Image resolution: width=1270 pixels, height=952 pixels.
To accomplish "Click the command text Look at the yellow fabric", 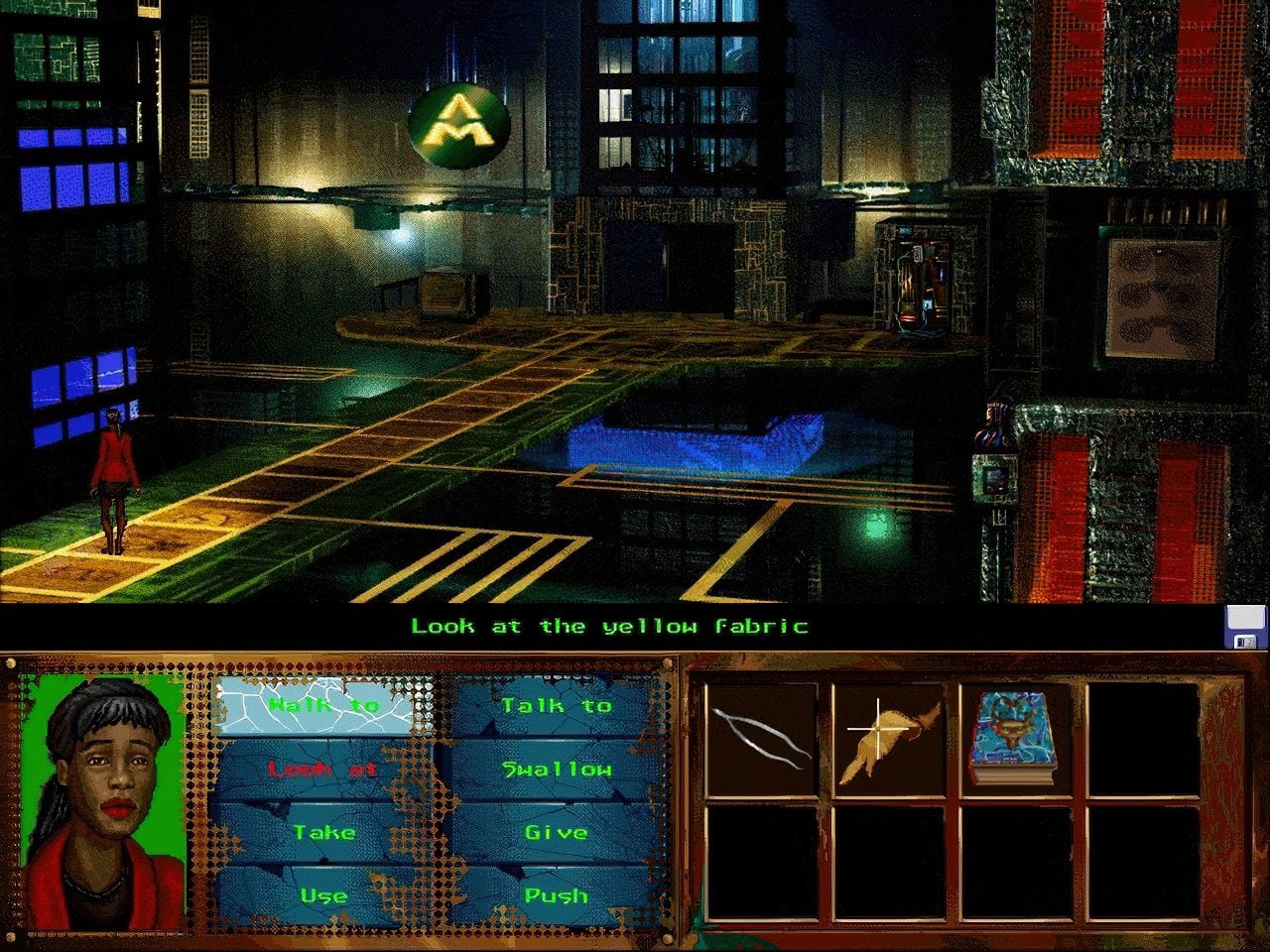I will 609,626.
